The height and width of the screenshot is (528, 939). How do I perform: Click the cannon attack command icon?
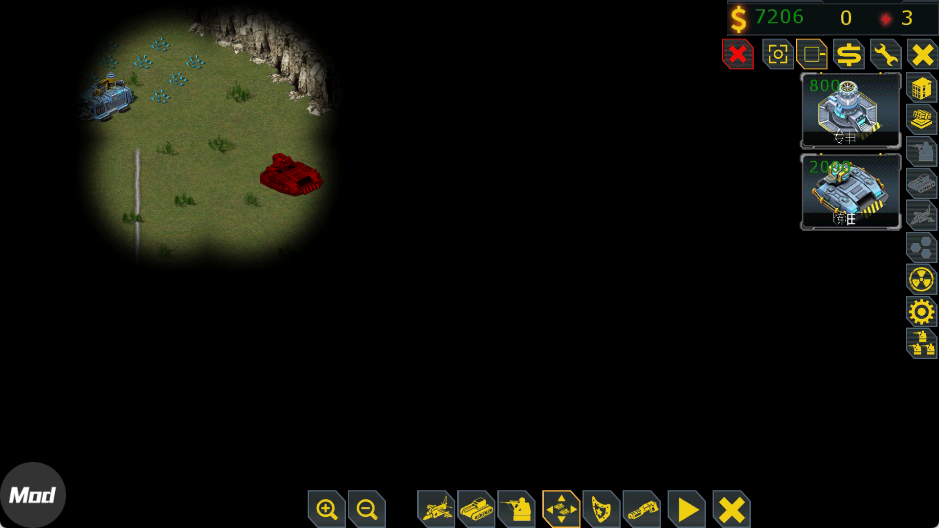click(642, 509)
